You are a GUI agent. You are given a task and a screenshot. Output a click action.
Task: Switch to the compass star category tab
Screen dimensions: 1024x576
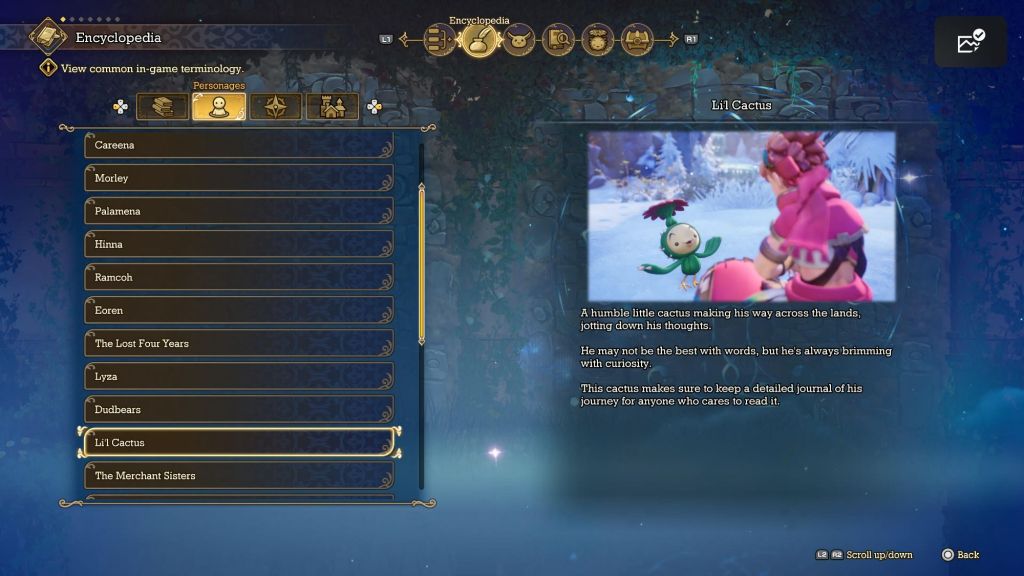275,106
